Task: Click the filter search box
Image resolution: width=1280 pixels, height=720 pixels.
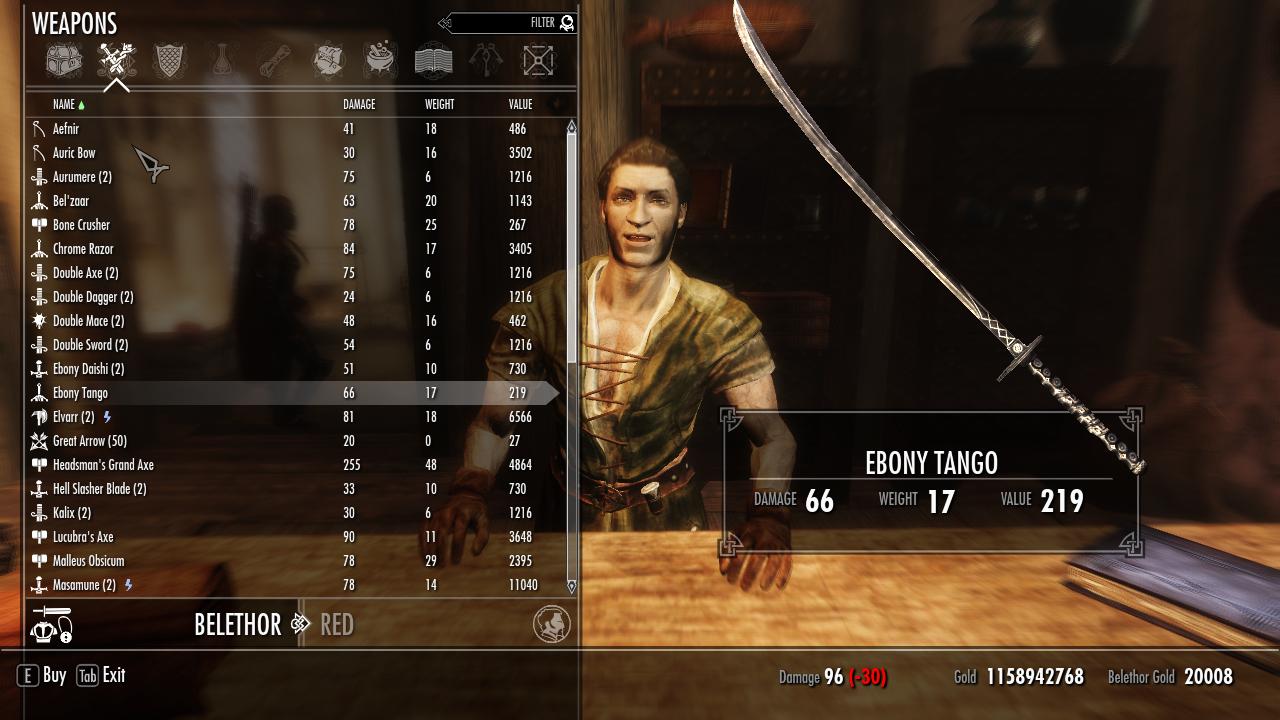Action: coord(510,23)
